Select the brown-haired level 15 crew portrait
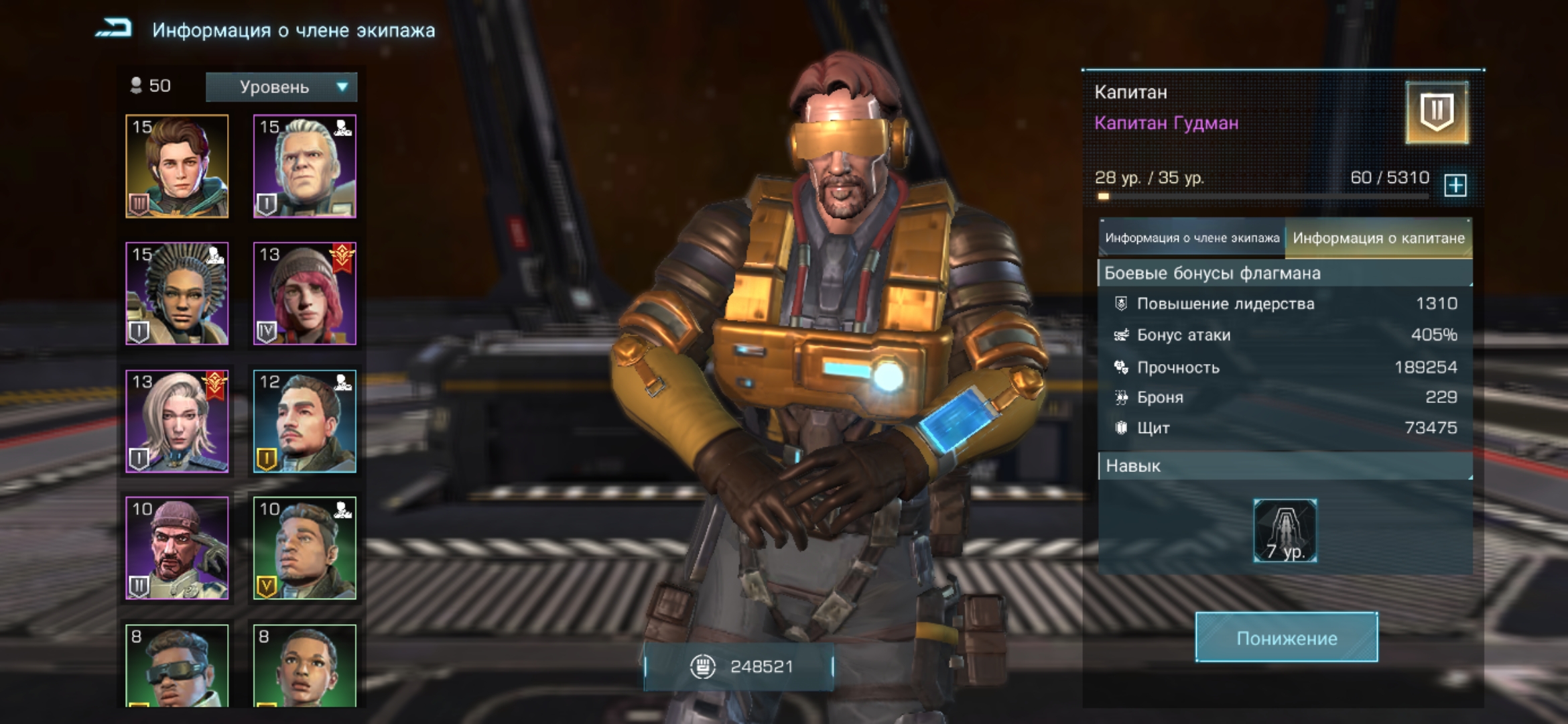 click(x=177, y=166)
